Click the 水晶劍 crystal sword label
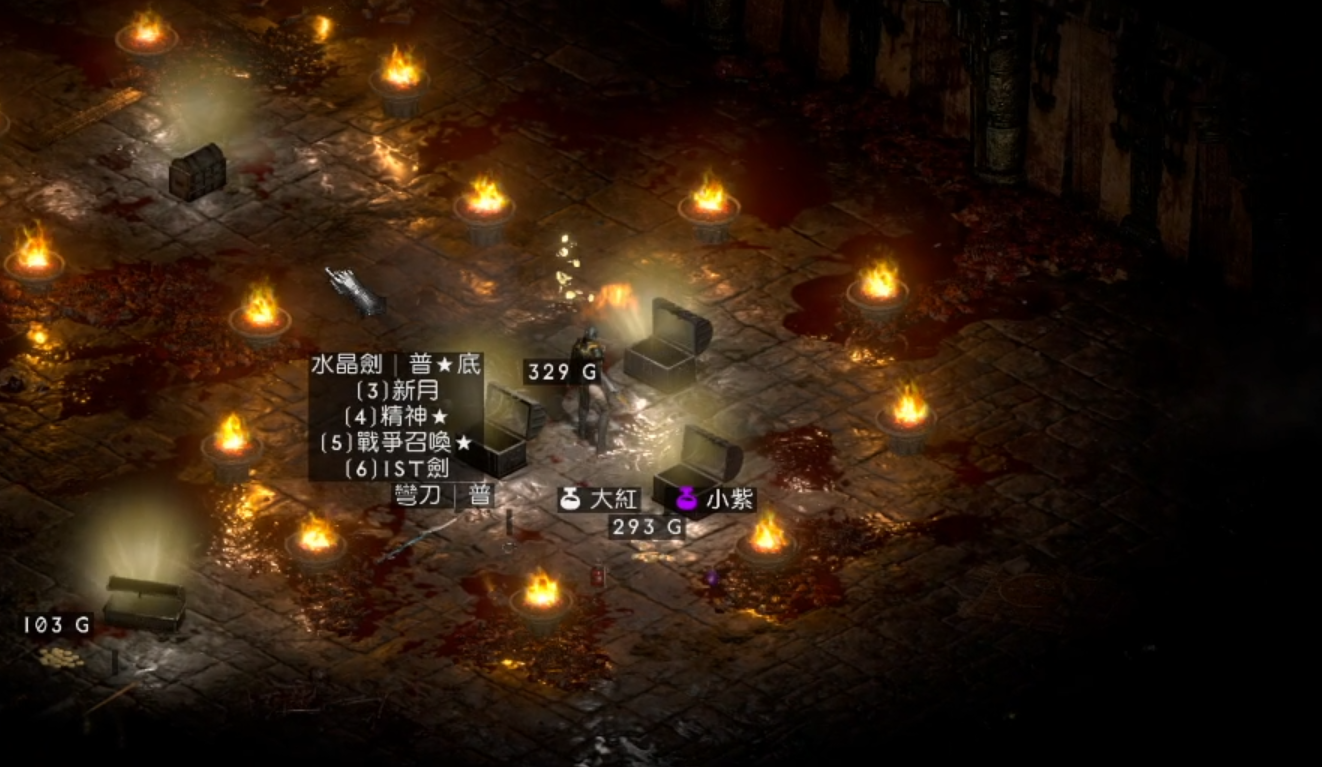 click(x=396, y=365)
